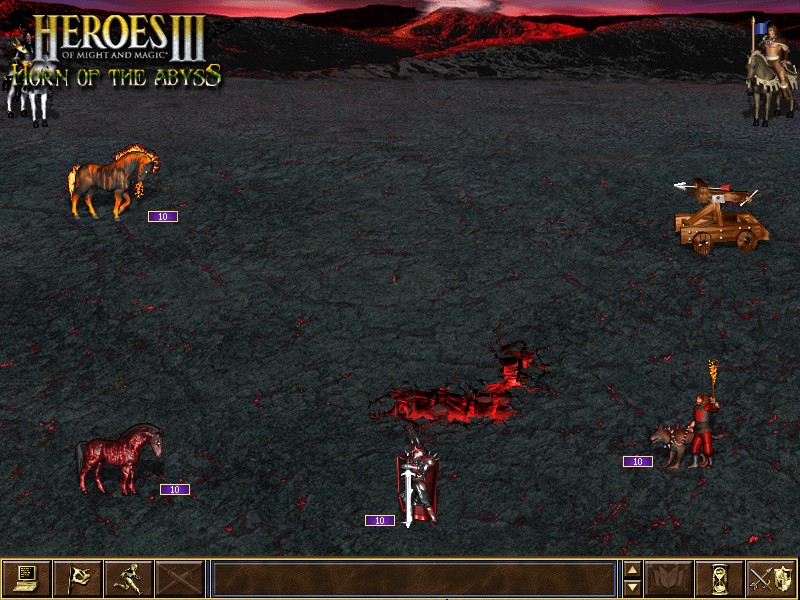Move the combat log up one line

point(632,570)
